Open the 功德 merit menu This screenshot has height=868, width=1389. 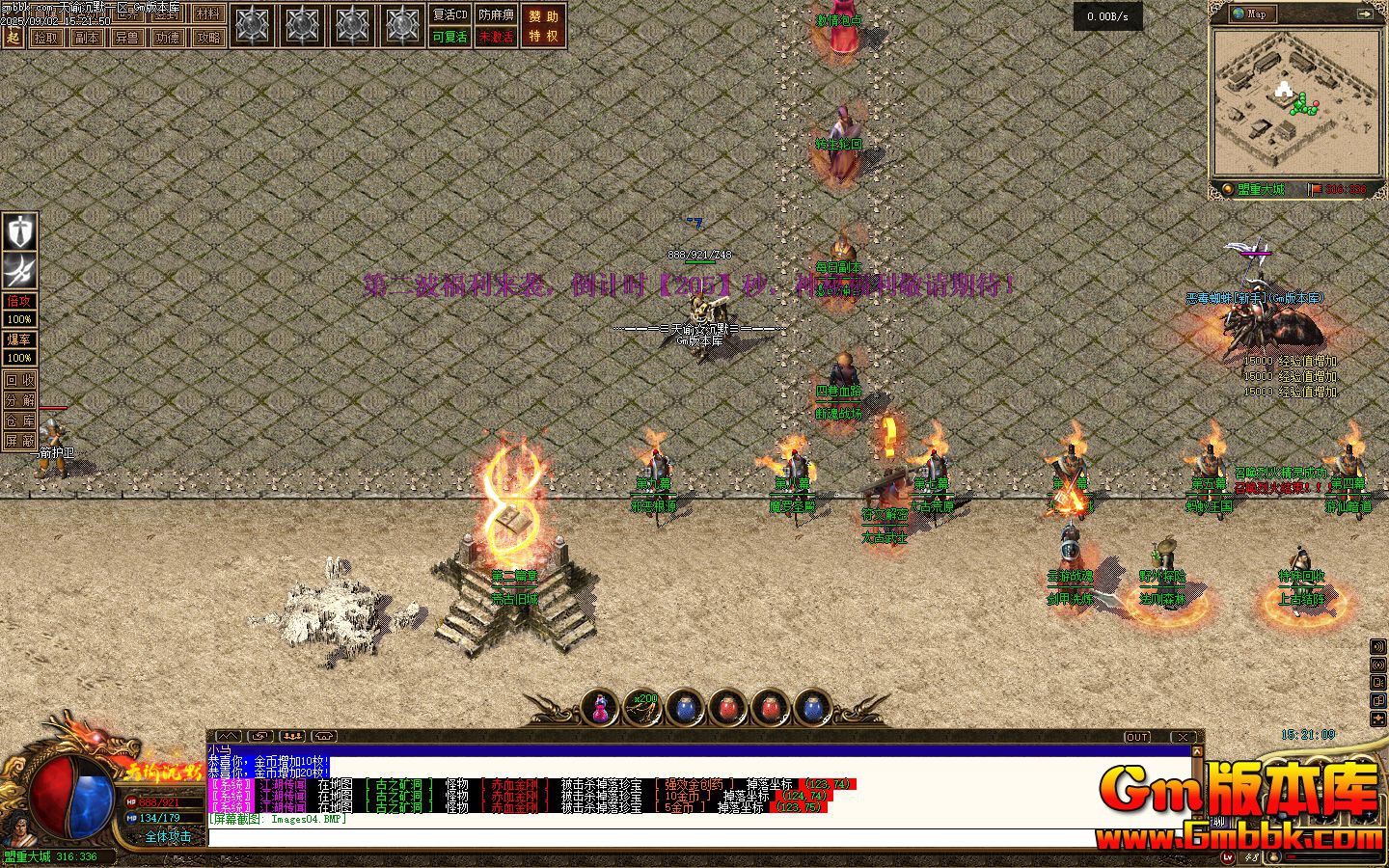(167, 38)
